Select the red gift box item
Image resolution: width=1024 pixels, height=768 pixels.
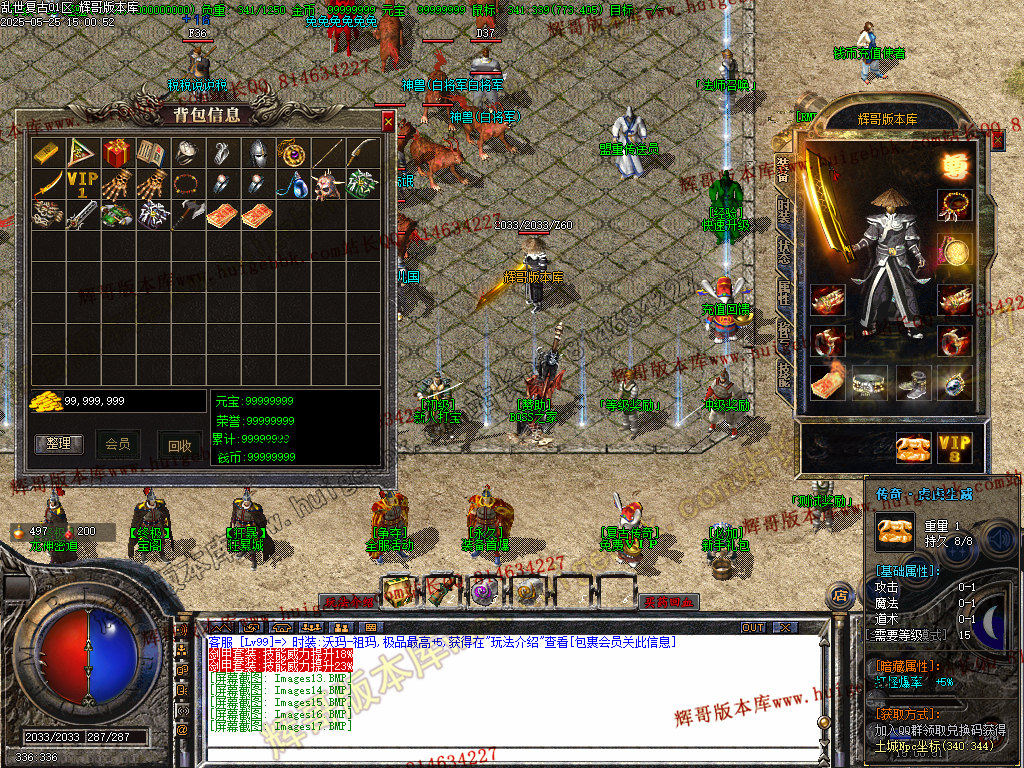click(116, 152)
